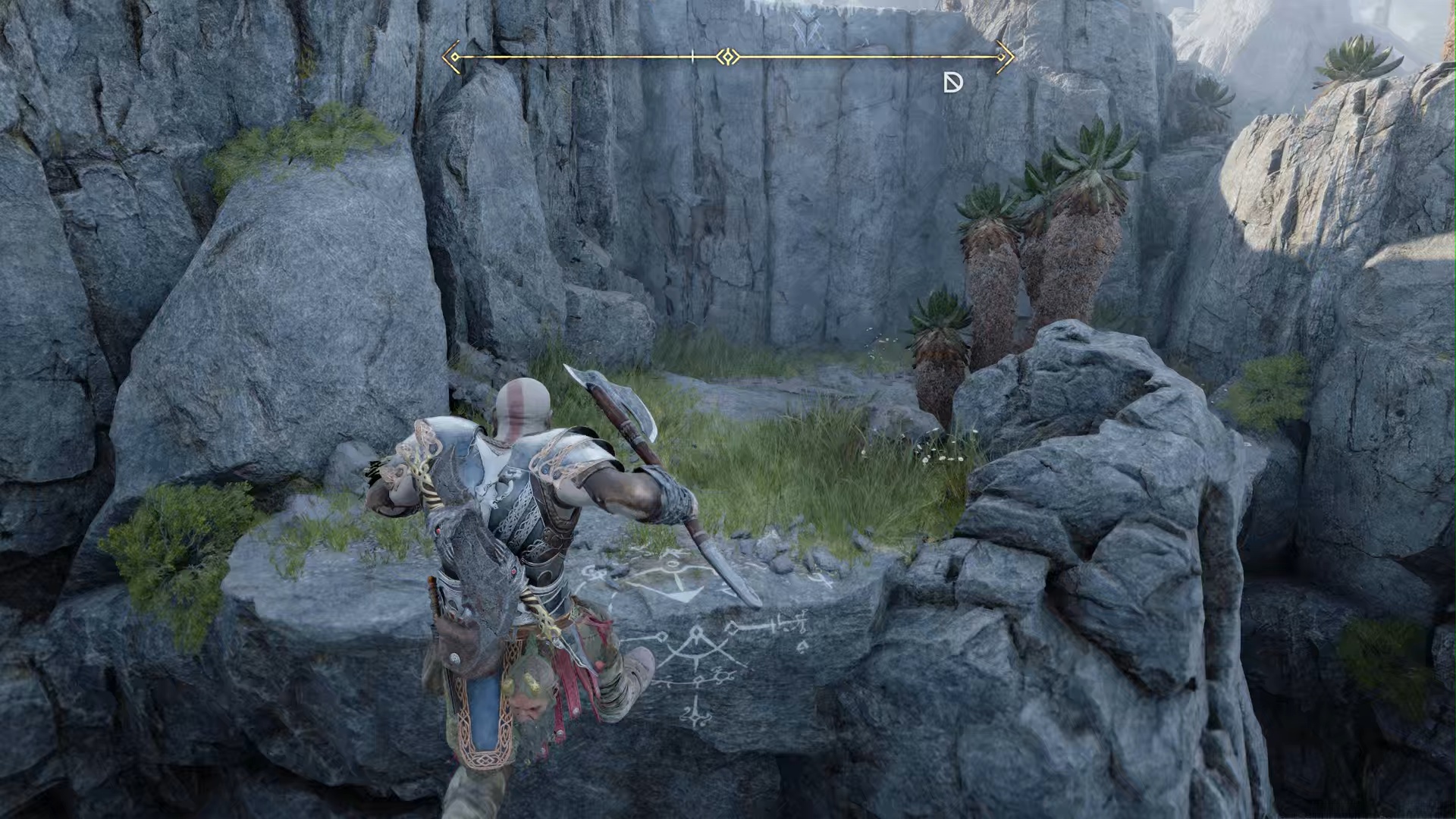Click the right arrow end of the compass
Image resolution: width=1456 pixels, height=819 pixels.
1005,57
